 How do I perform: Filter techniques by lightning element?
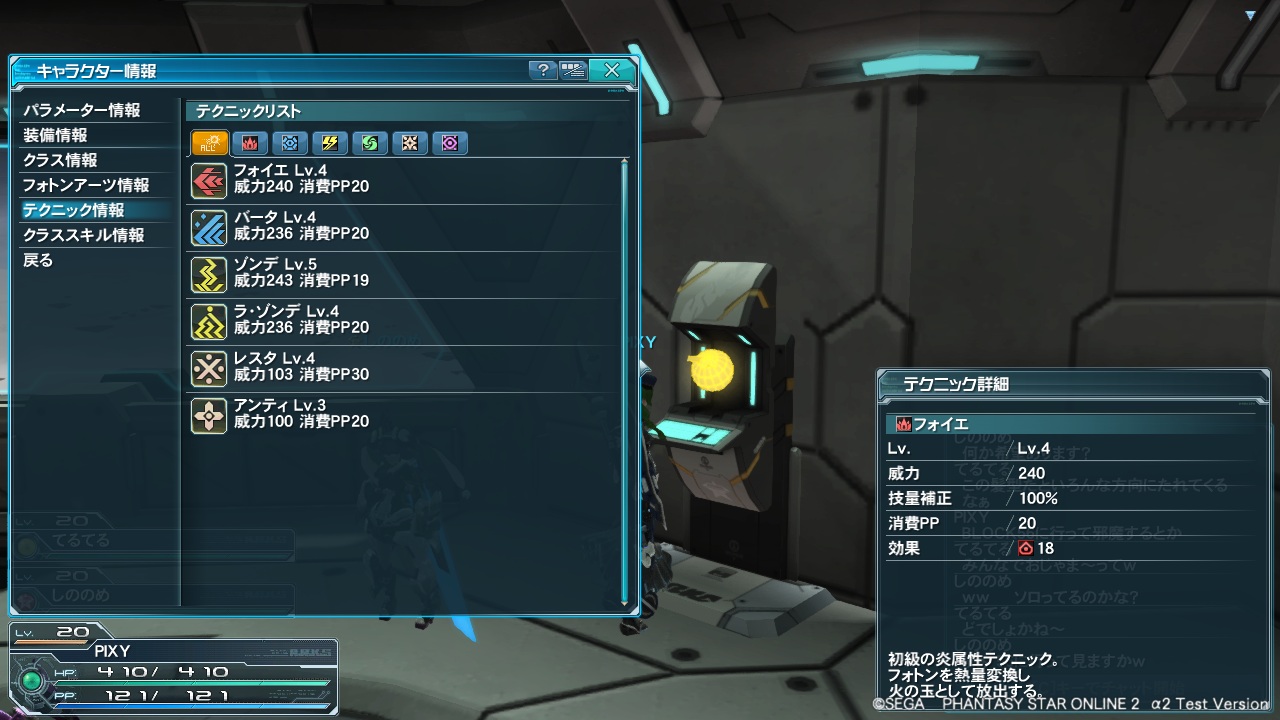[x=330, y=143]
